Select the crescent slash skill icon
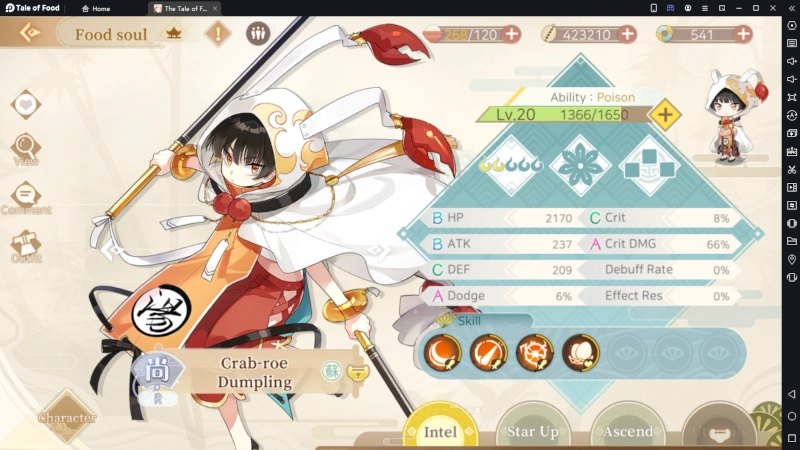The height and width of the screenshot is (450, 800). click(443, 352)
